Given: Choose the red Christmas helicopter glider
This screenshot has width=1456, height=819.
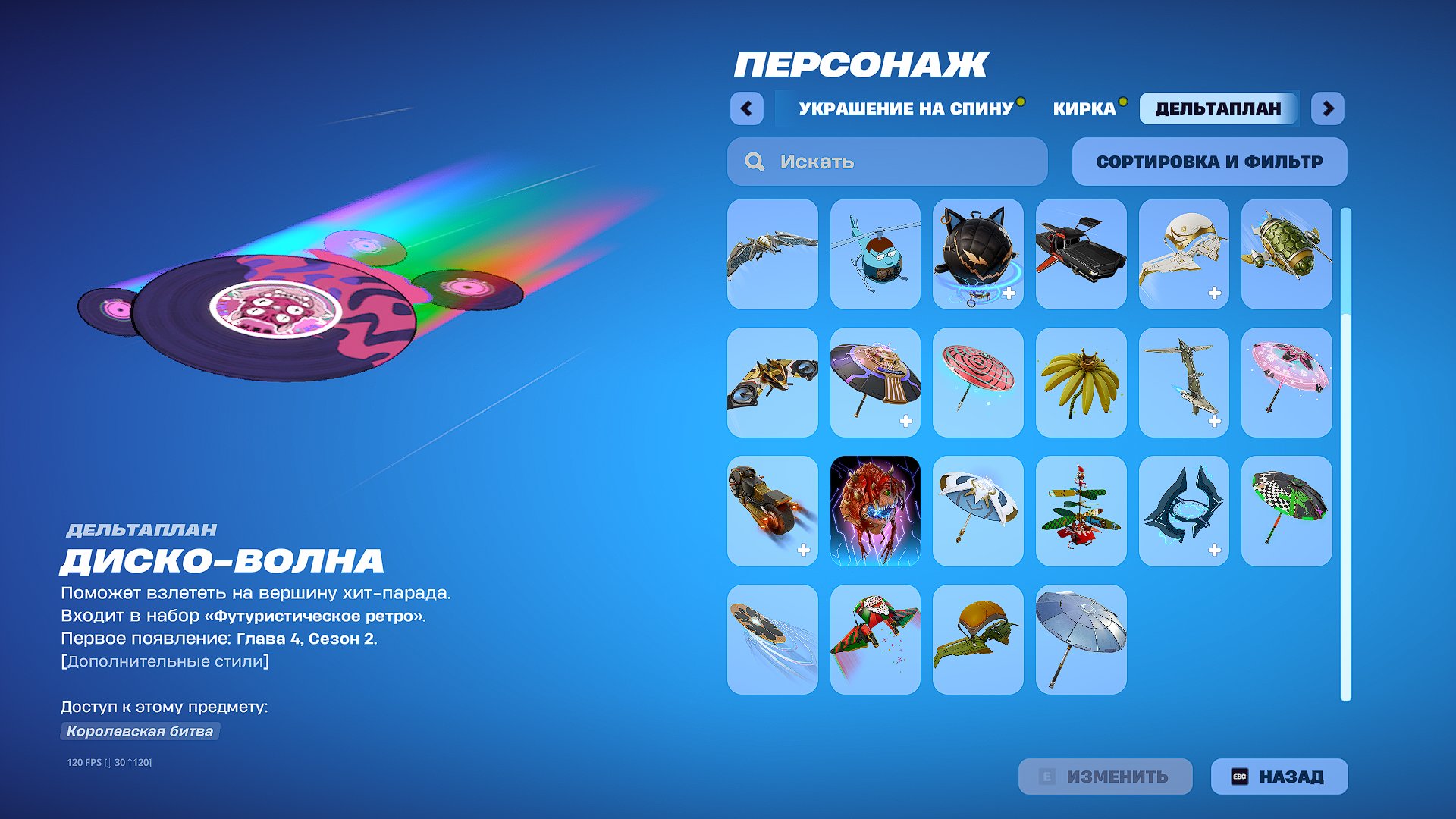Looking at the screenshot, I should (1081, 512).
